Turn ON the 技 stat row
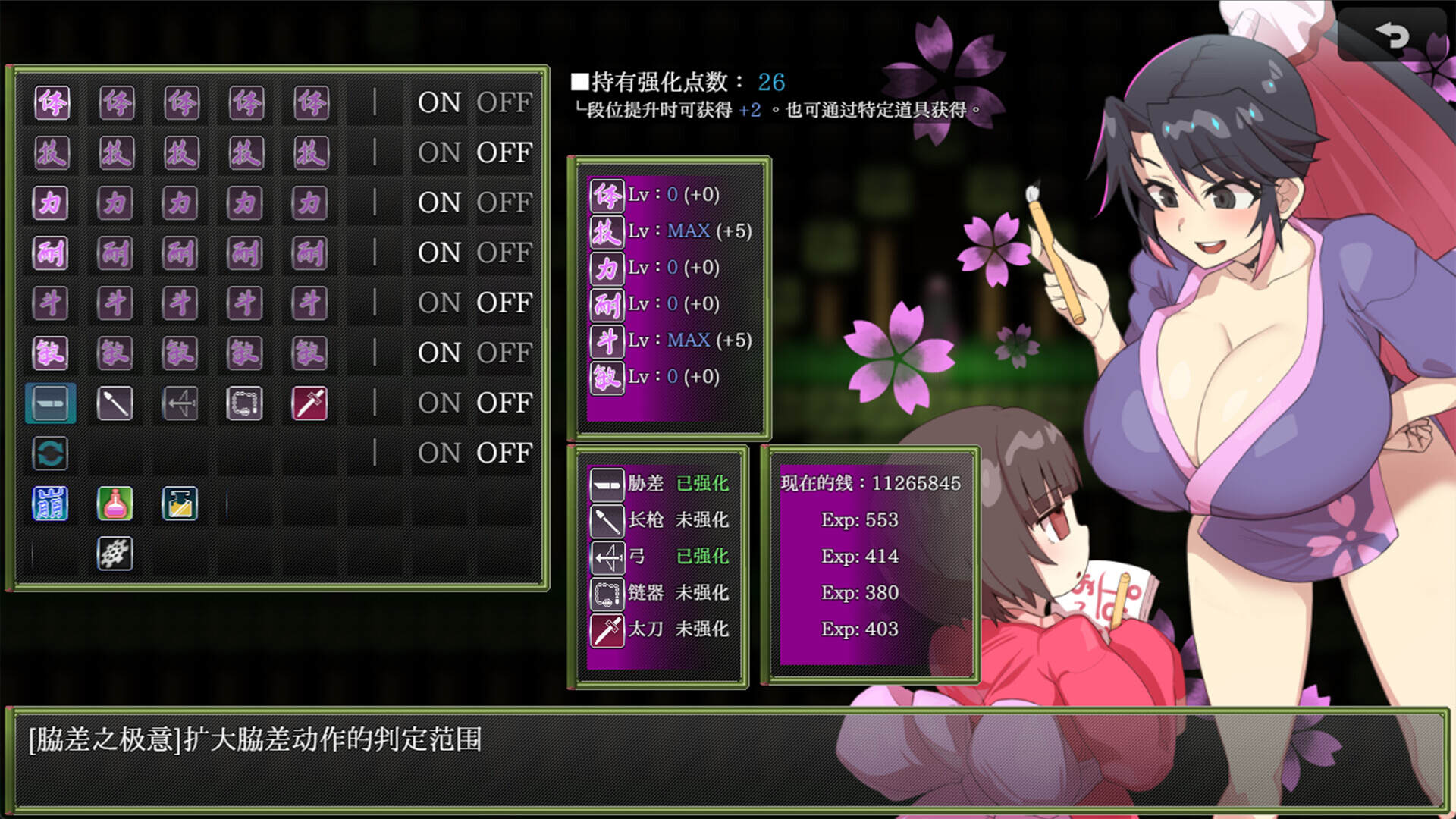 (438, 152)
